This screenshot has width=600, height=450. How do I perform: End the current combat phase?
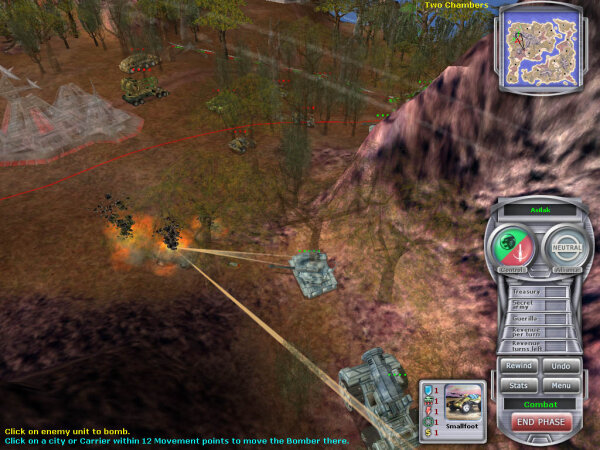tap(539, 423)
